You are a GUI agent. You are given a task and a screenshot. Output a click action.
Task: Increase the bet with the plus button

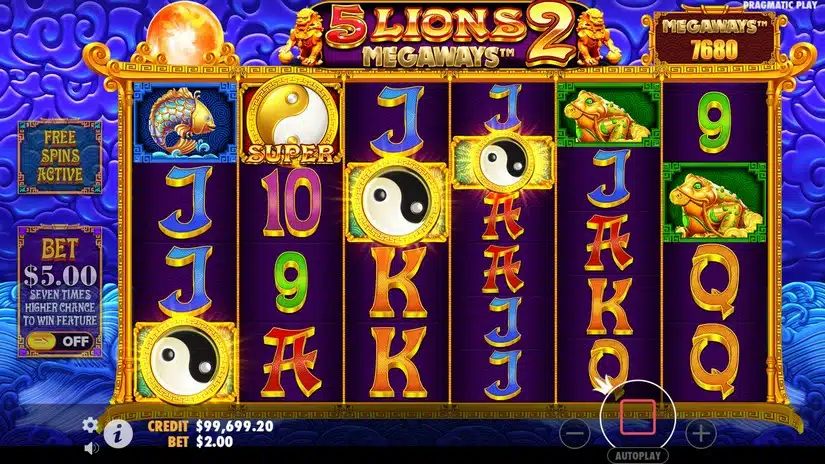702,433
